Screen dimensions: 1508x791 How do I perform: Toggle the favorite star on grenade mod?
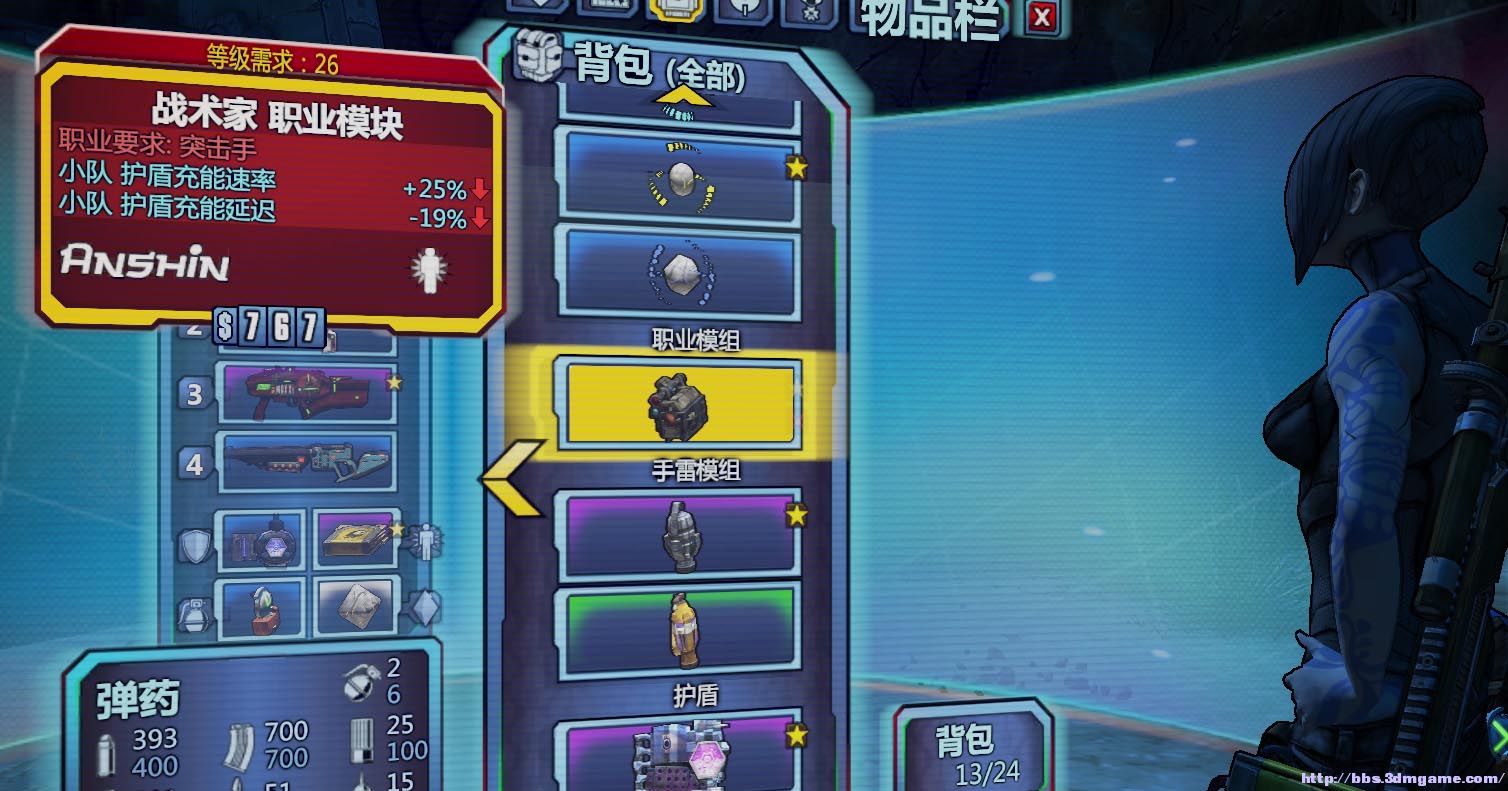(795, 516)
